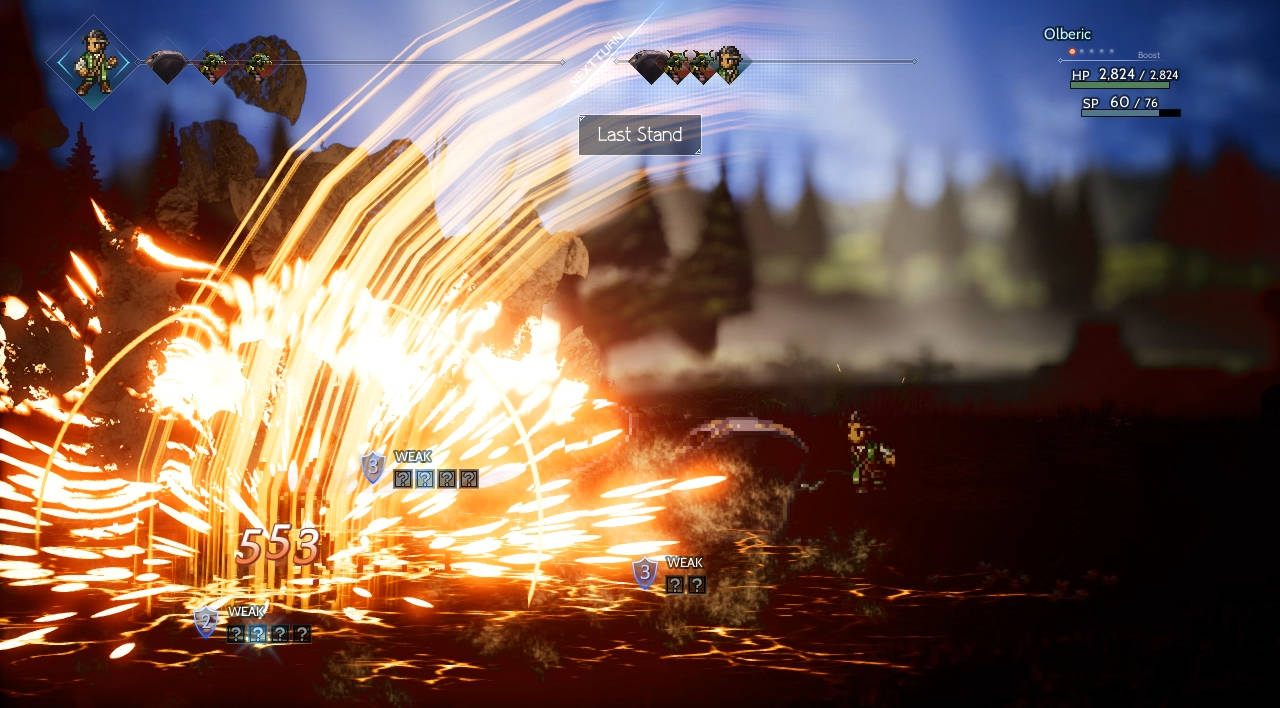Click Olberic's small portrait in the next-turn order

coord(731,63)
